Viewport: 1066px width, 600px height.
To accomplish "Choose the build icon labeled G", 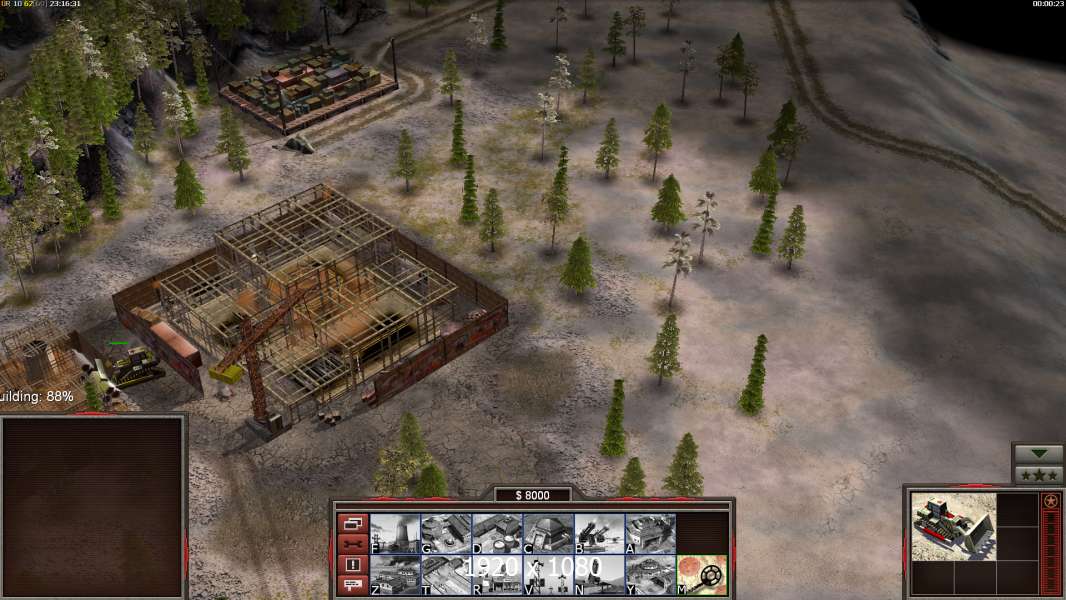I will [446, 534].
